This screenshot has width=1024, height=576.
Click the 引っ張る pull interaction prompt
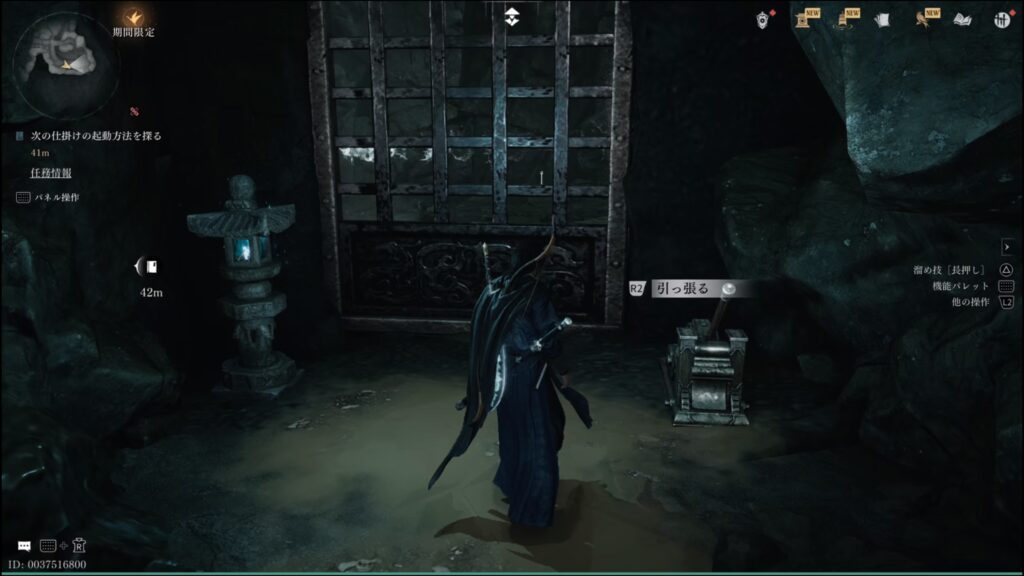pos(683,288)
